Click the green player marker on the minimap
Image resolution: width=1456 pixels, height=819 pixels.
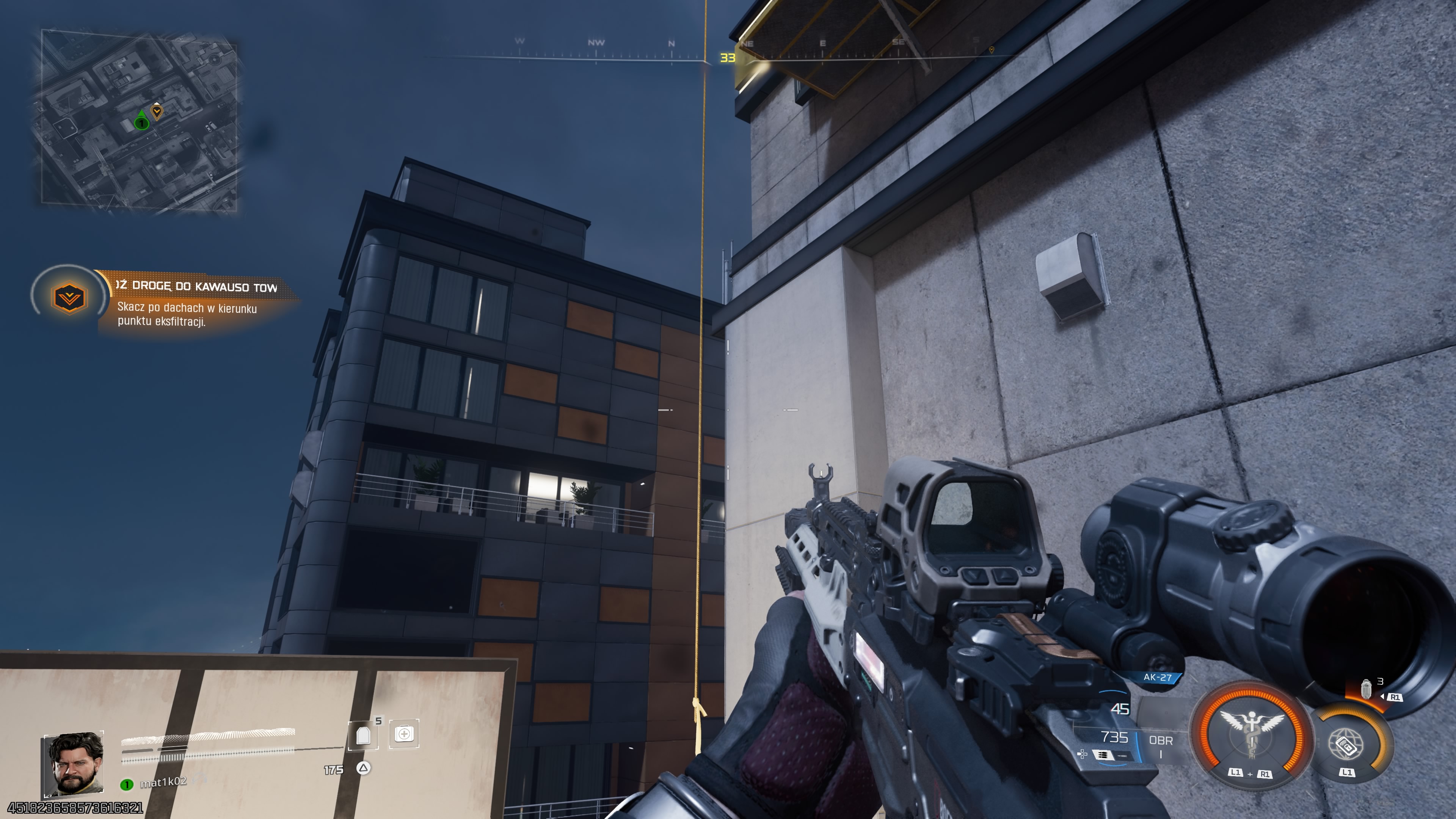(141, 123)
